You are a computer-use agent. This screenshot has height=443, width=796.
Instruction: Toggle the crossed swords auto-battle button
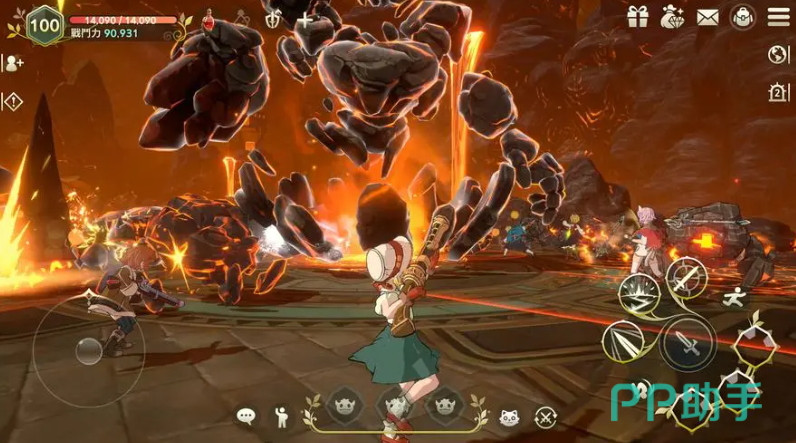544,416
